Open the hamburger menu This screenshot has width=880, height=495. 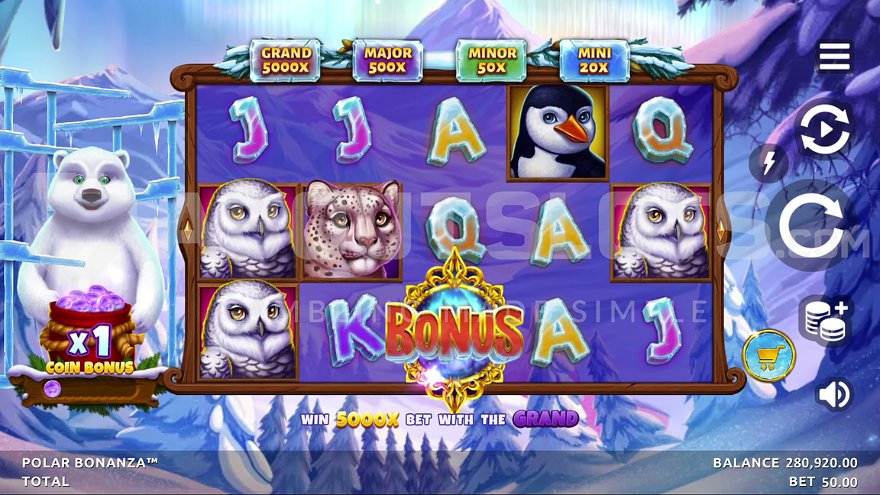click(834, 56)
